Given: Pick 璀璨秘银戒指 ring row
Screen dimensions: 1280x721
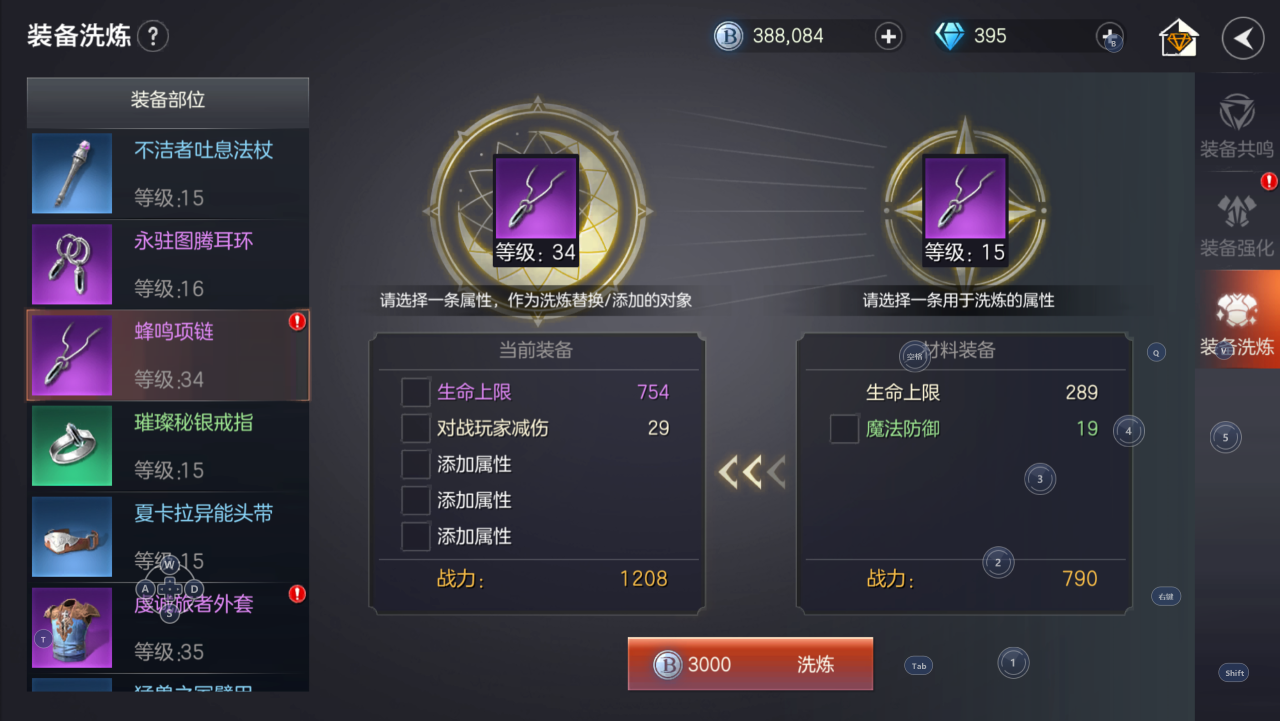Looking at the screenshot, I should (x=168, y=446).
